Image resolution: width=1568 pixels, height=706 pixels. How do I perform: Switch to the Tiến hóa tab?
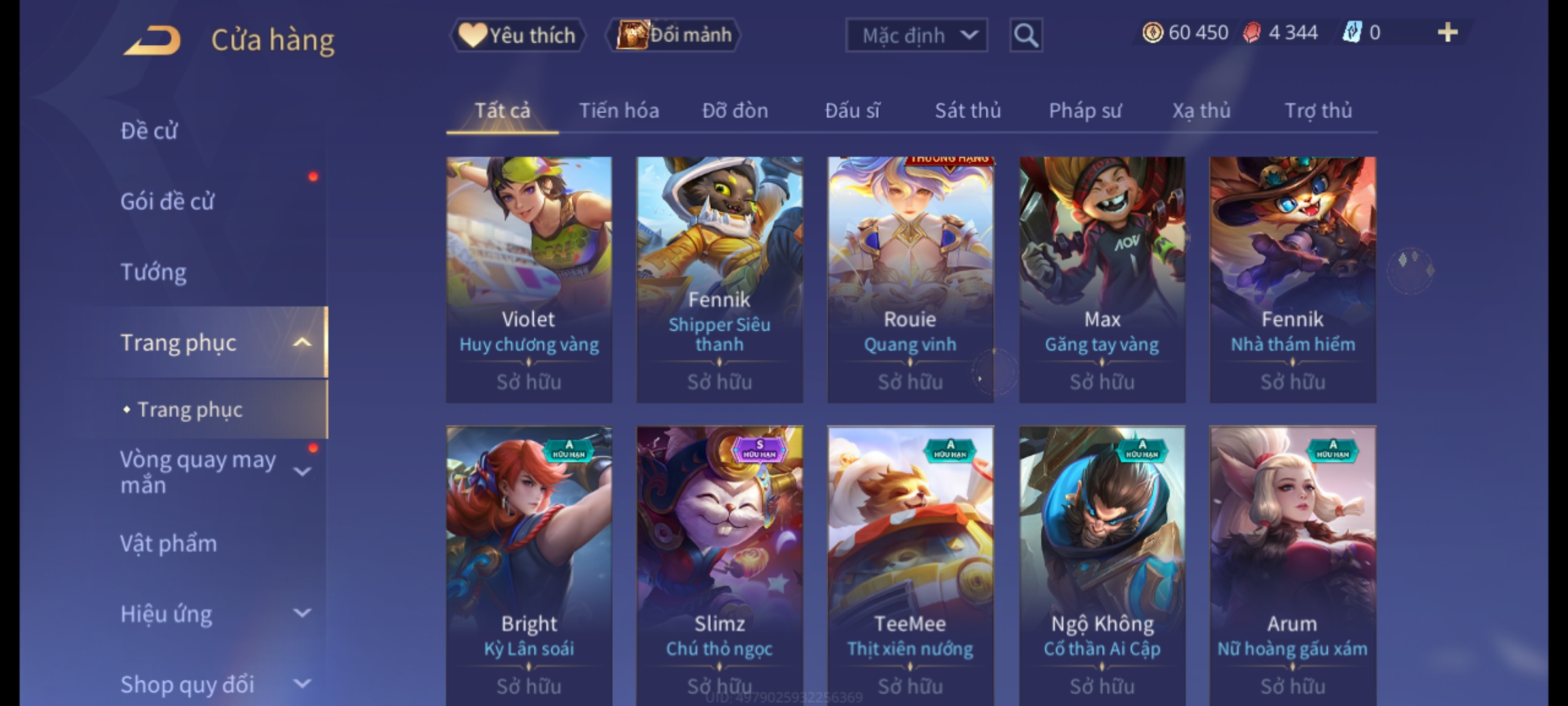pyautogui.click(x=619, y=110)
